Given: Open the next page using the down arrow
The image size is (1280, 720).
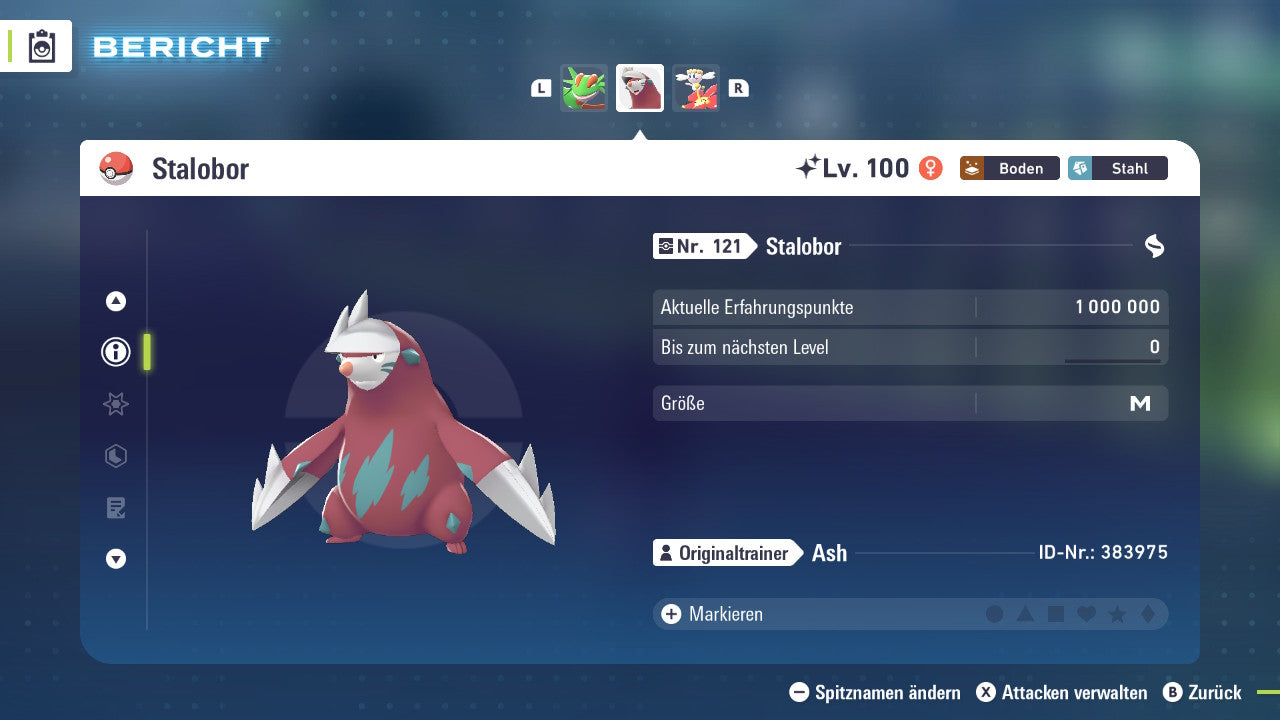Looking at the screenshot, I should 116,559.
